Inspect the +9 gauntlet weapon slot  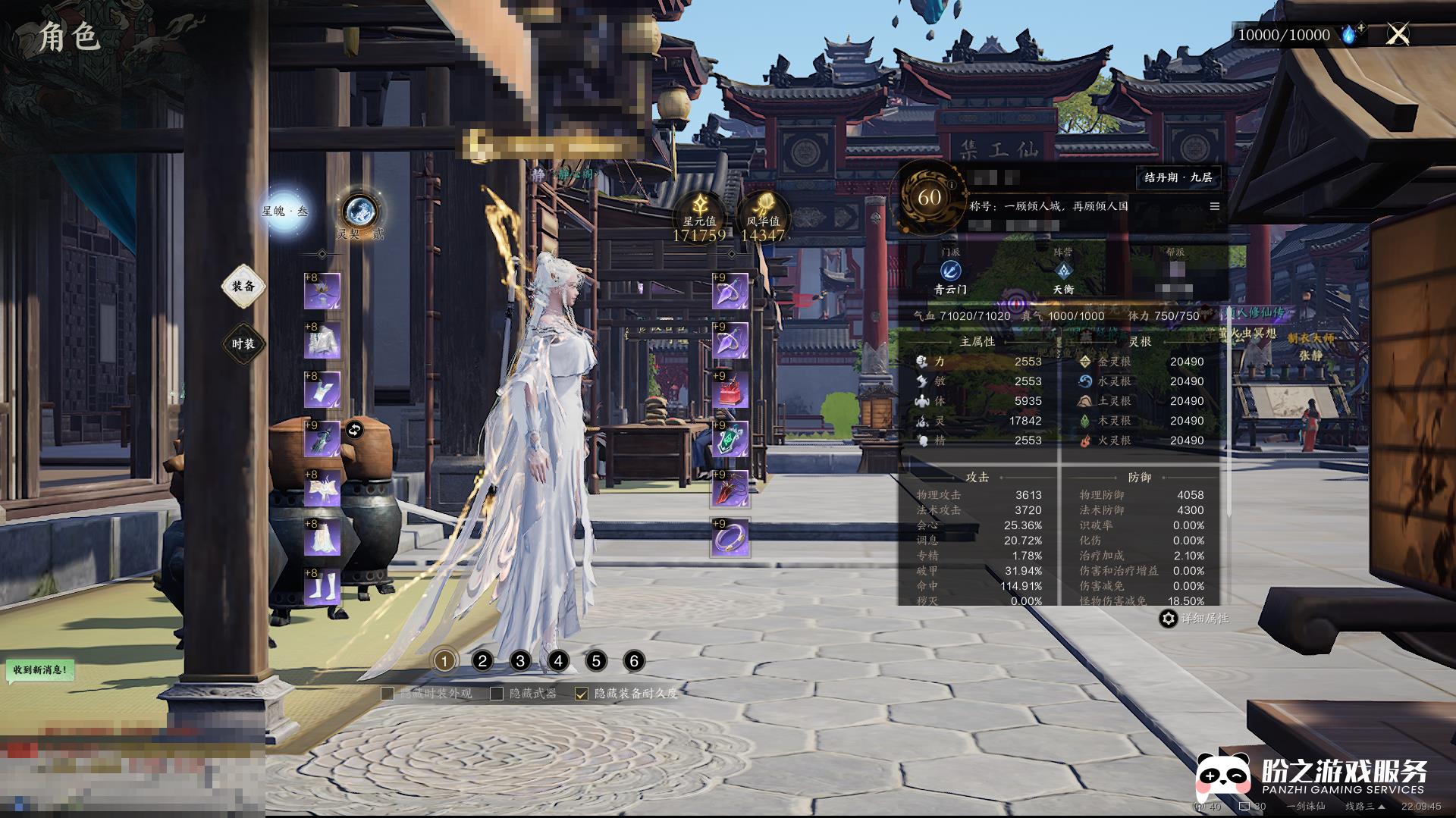[x=322, y=439]
